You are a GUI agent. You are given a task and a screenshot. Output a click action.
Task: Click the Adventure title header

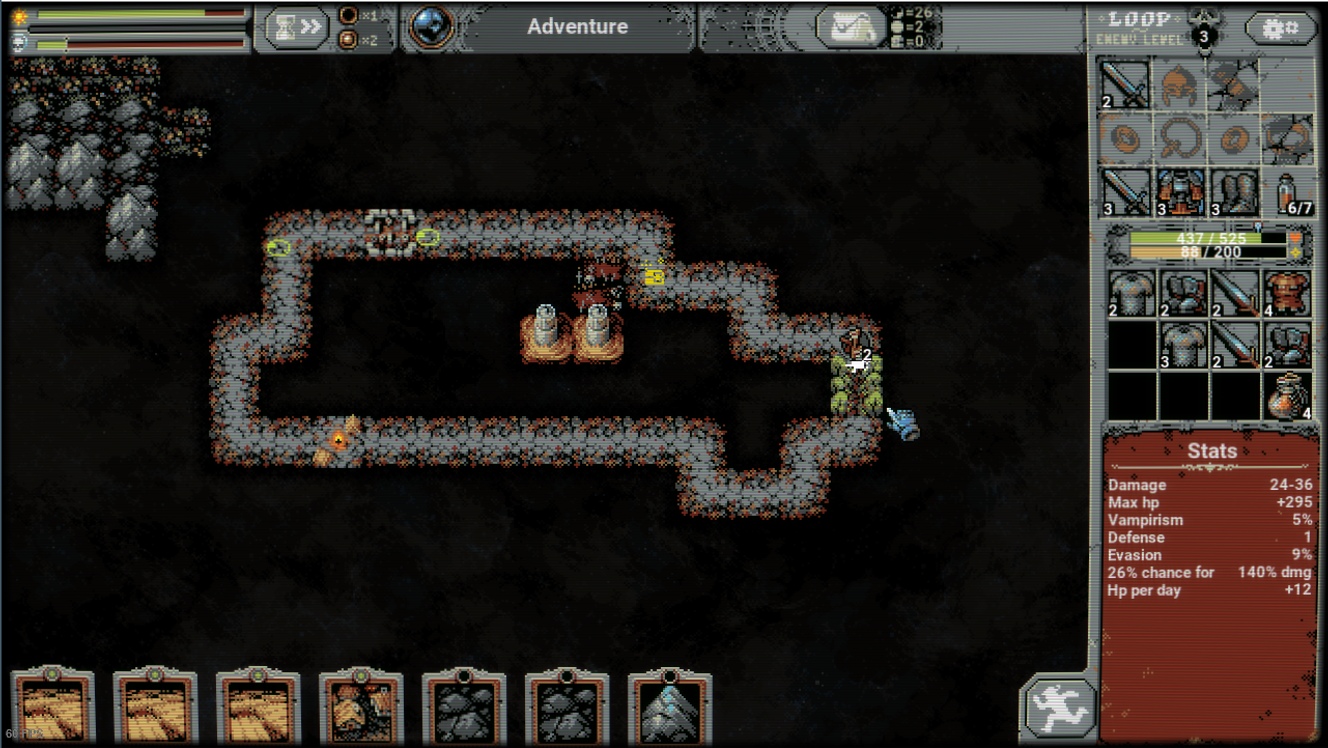coord(577,27)
